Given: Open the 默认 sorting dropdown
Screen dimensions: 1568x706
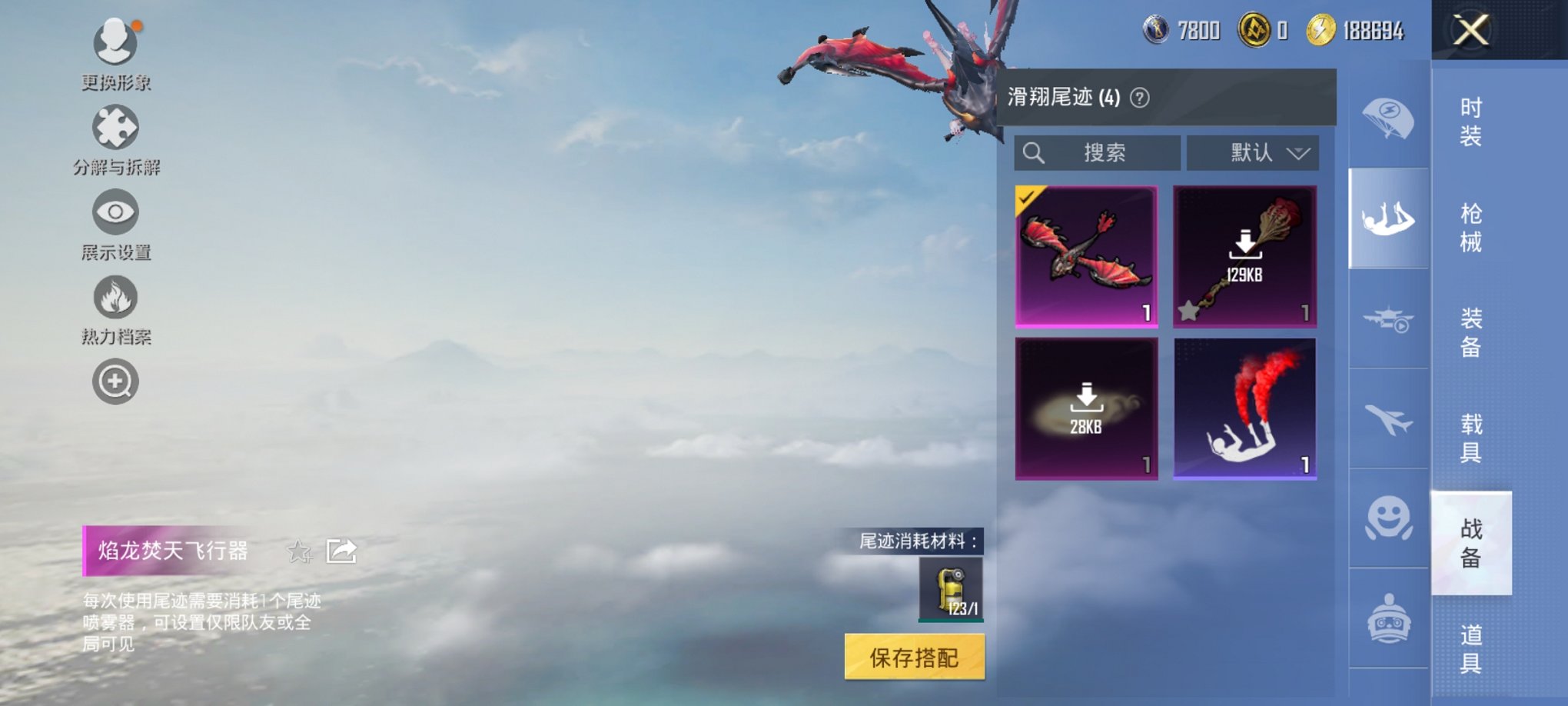Looking at the screenshot, I should 1253,152.
